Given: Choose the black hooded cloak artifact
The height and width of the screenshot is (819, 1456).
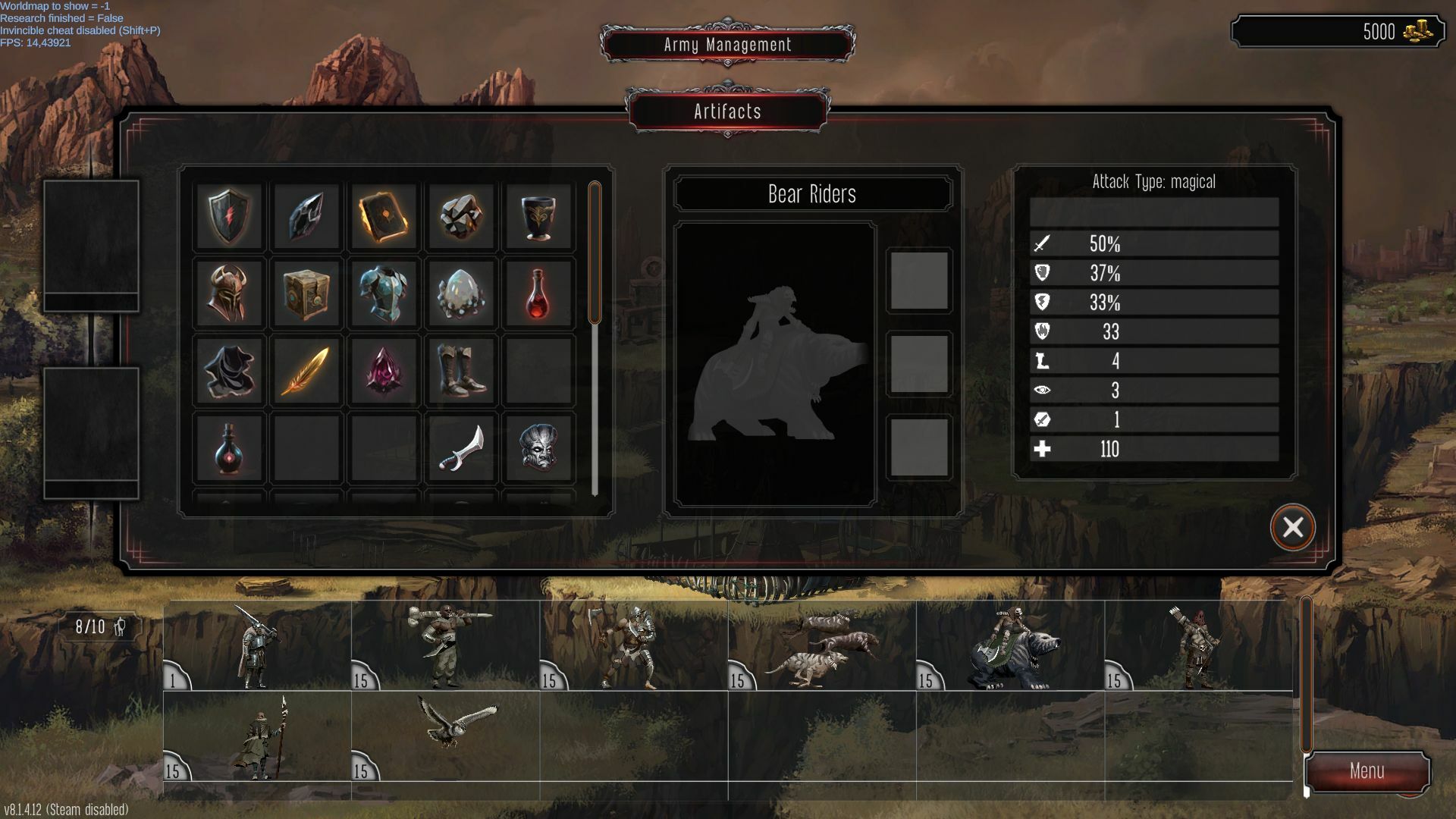Looking at the screenshot, I should click(228, 371).
